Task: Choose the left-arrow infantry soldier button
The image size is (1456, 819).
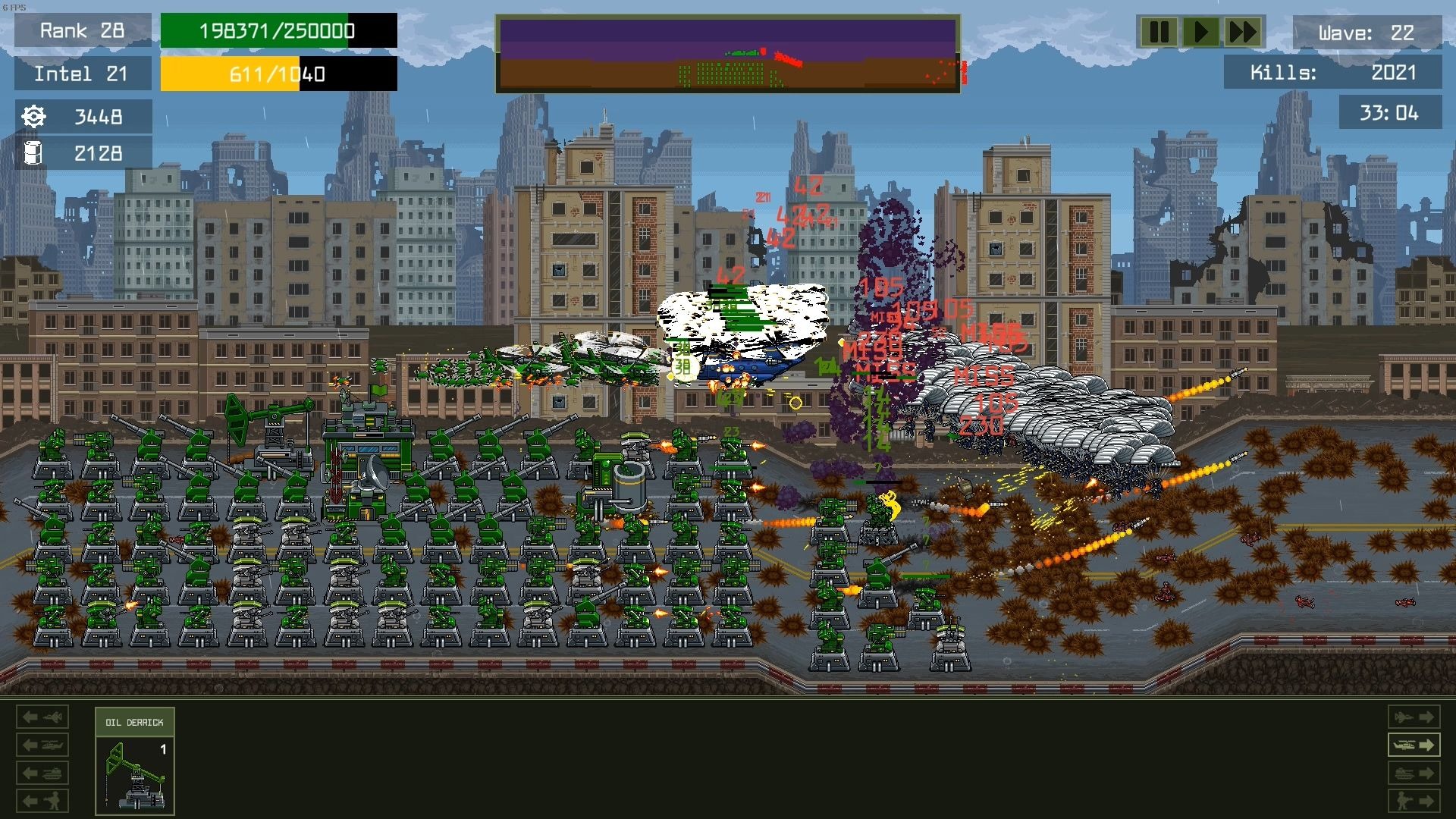Action: (42, 801)
